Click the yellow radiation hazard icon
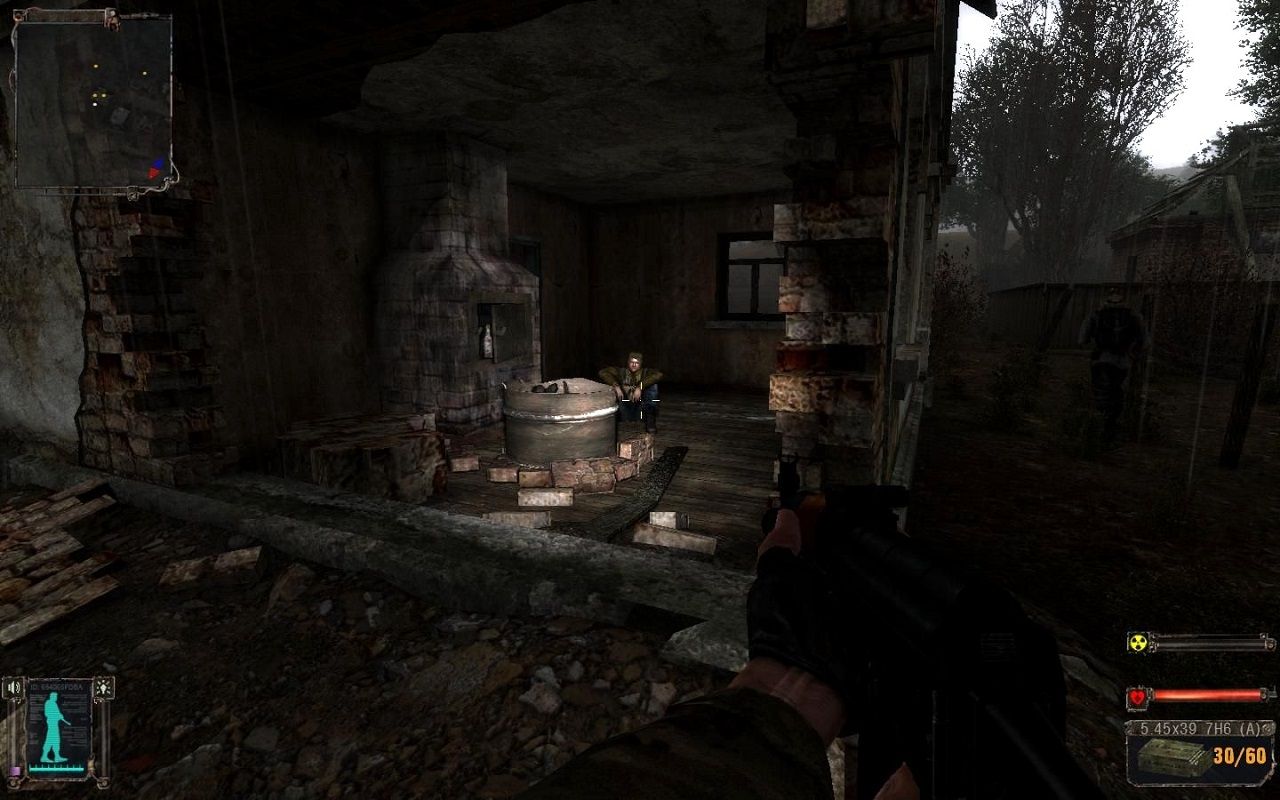Image resolution: width=1280 pixels, height=800 pixels. point(1137,643)
